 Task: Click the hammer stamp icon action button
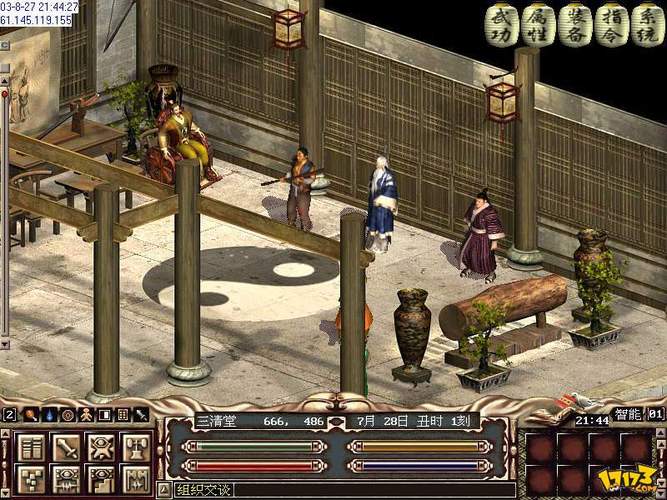point(135,447)
